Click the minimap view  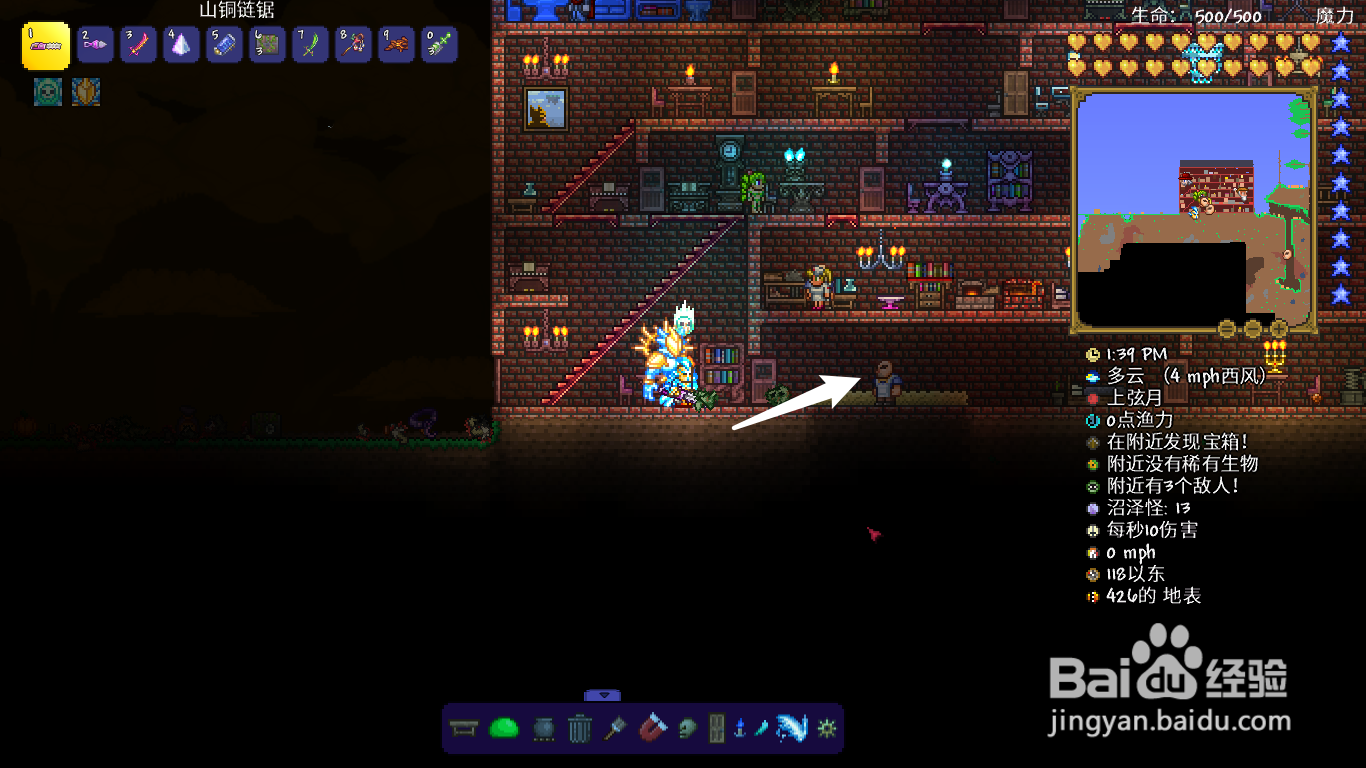pyautogui.click(x=1193, y=210)
